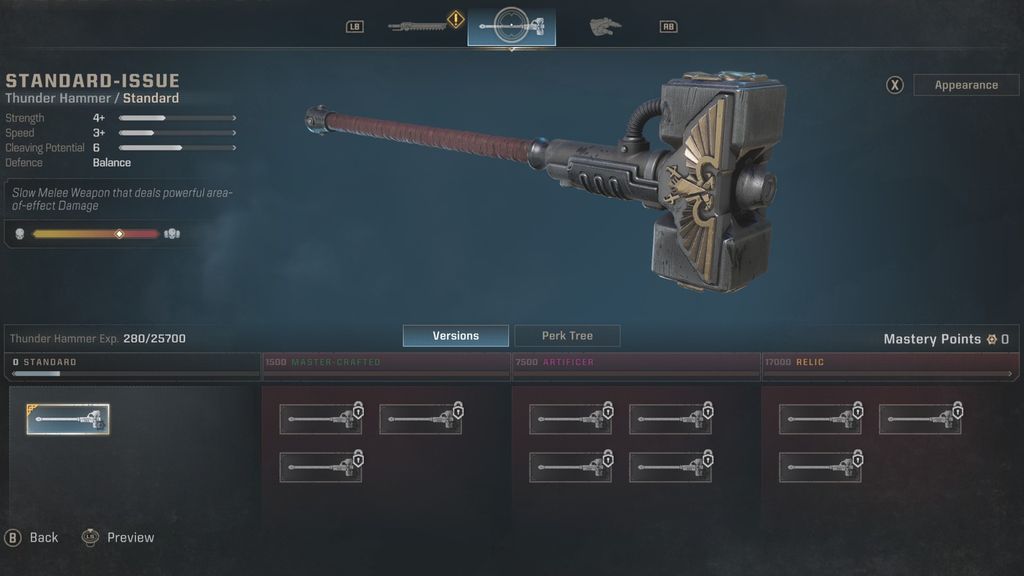Image resolution: width=1024 pixels, height=576 pixels.
Task: Switch to the pistol weapon tab at top
Action: 604,25
